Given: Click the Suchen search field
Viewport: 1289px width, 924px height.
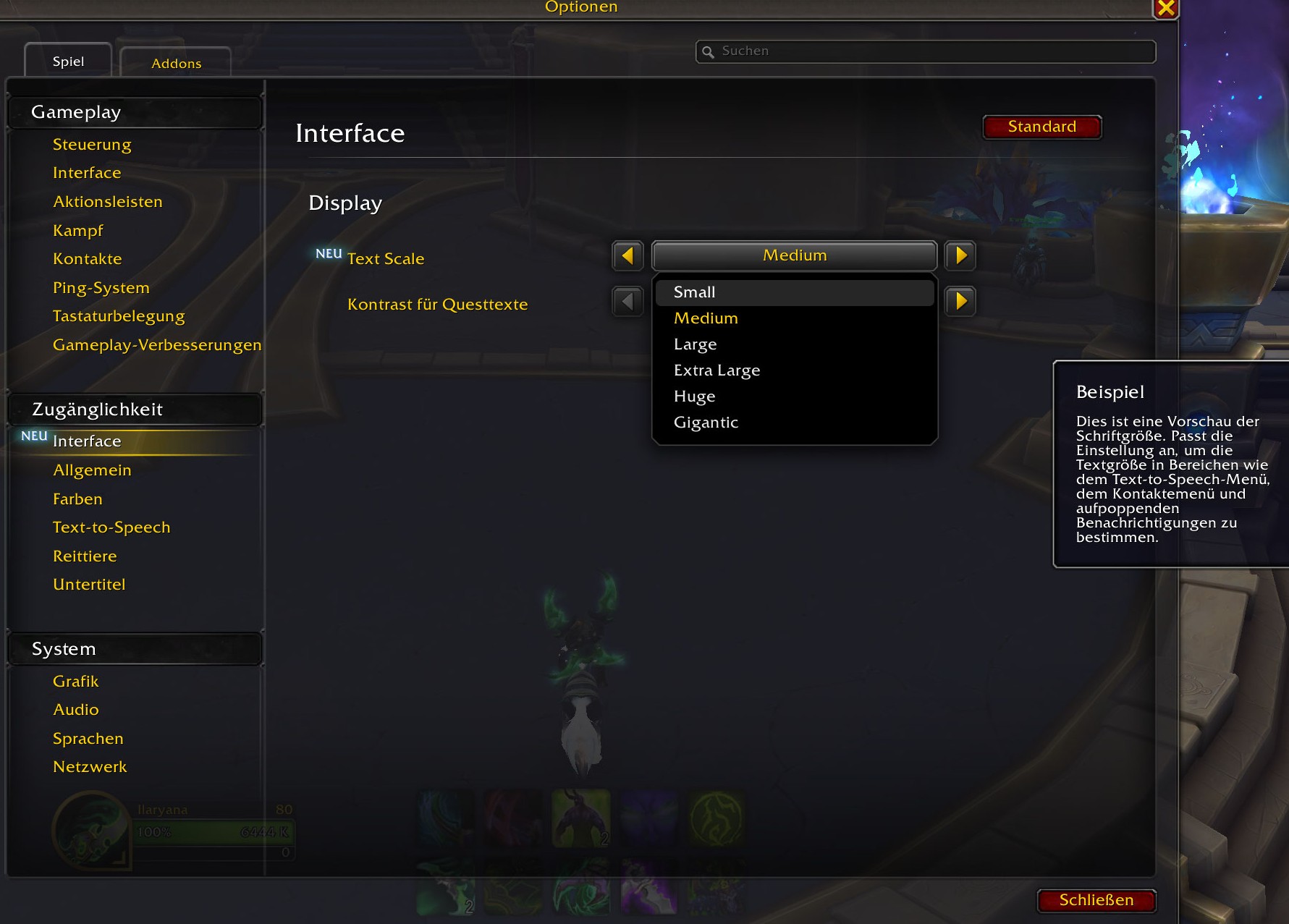Looking at the screenshot, I should pos(926,51).
